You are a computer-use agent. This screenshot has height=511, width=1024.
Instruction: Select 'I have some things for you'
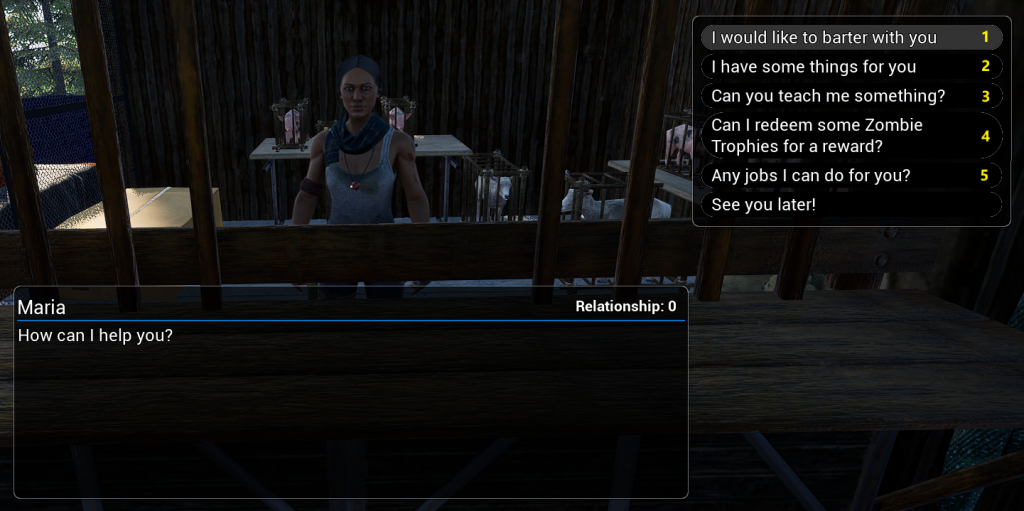(814, 67)
